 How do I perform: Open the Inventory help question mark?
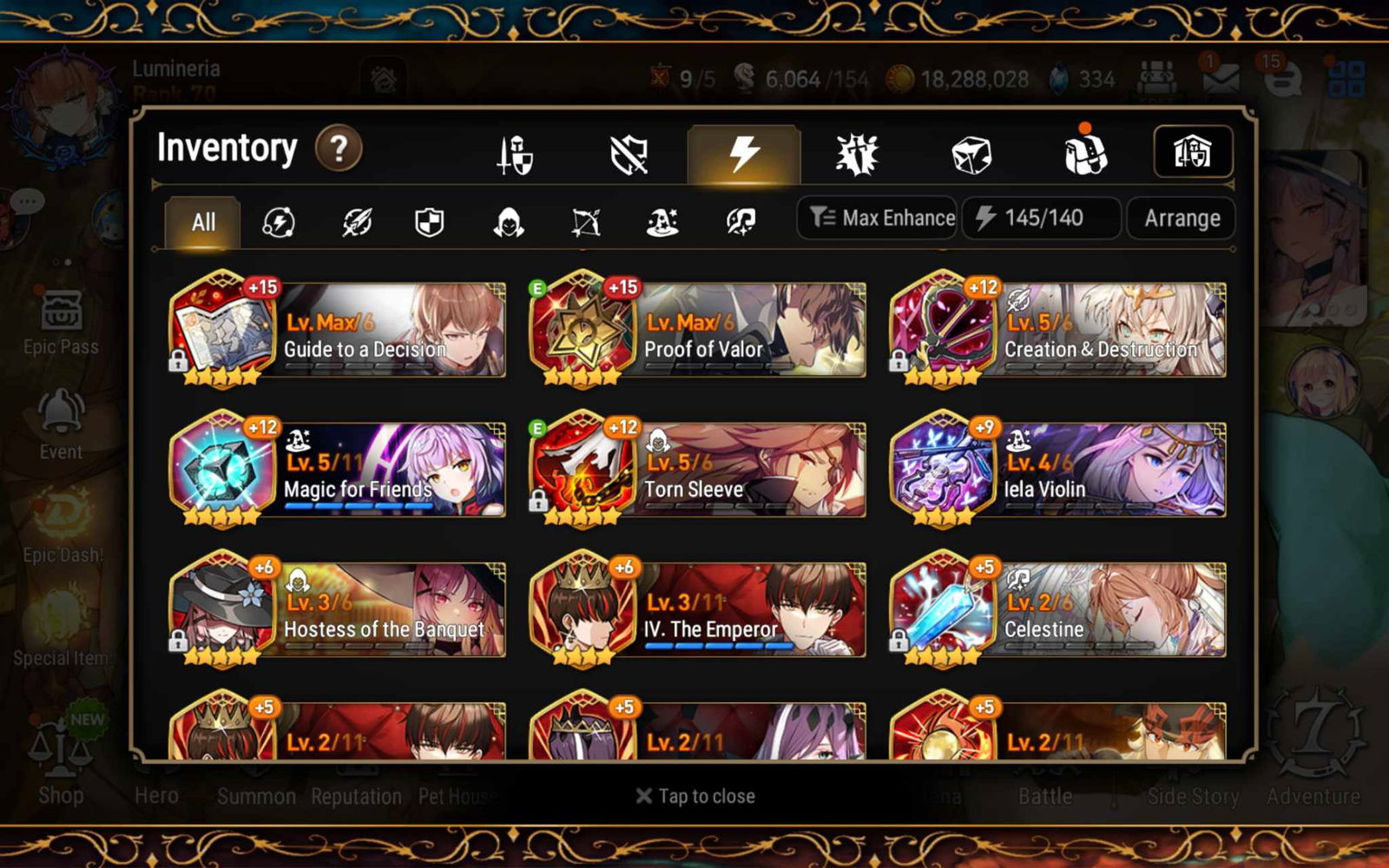point(339,148)
